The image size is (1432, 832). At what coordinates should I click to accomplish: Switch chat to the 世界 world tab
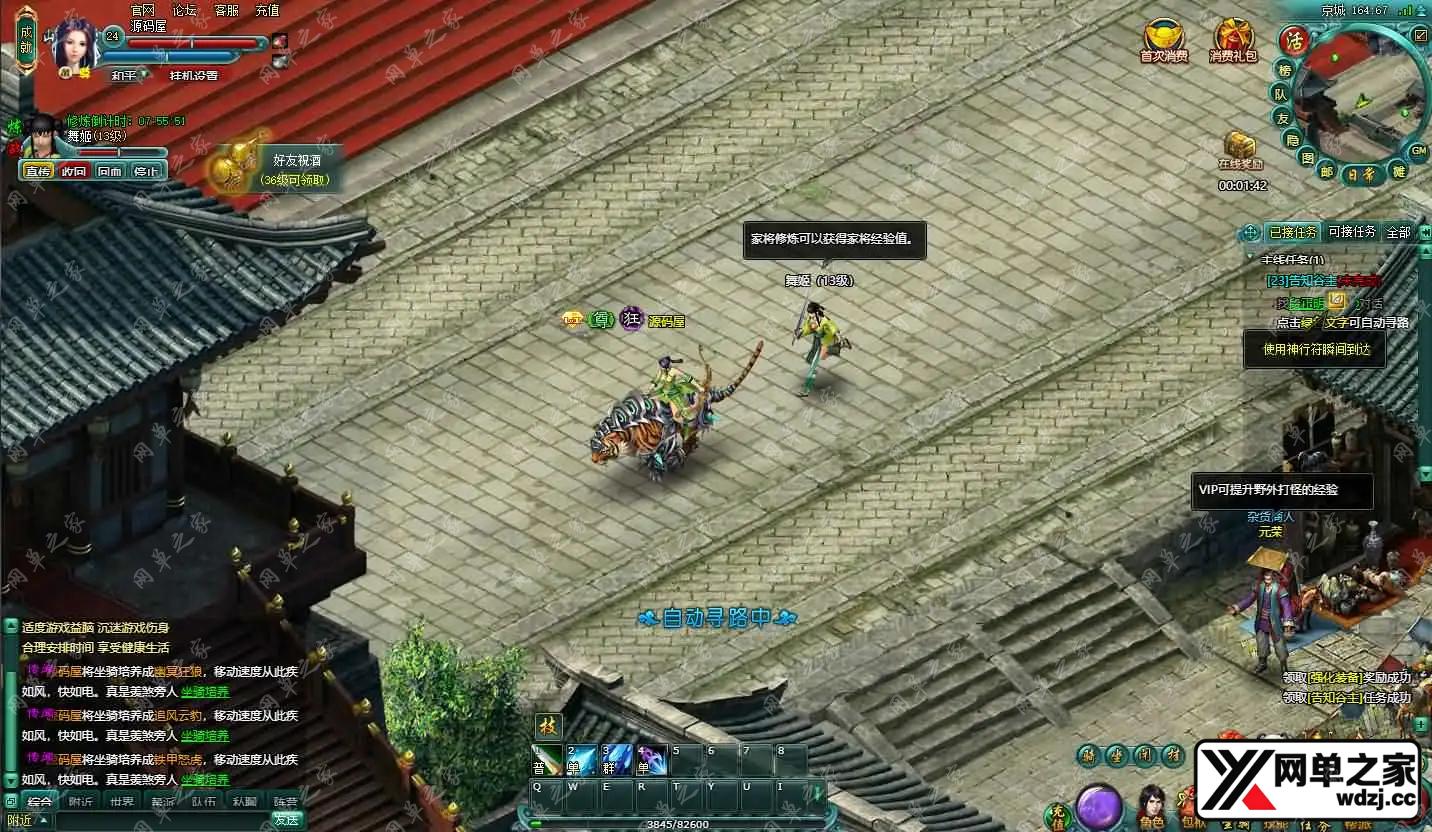pos(122,801)
